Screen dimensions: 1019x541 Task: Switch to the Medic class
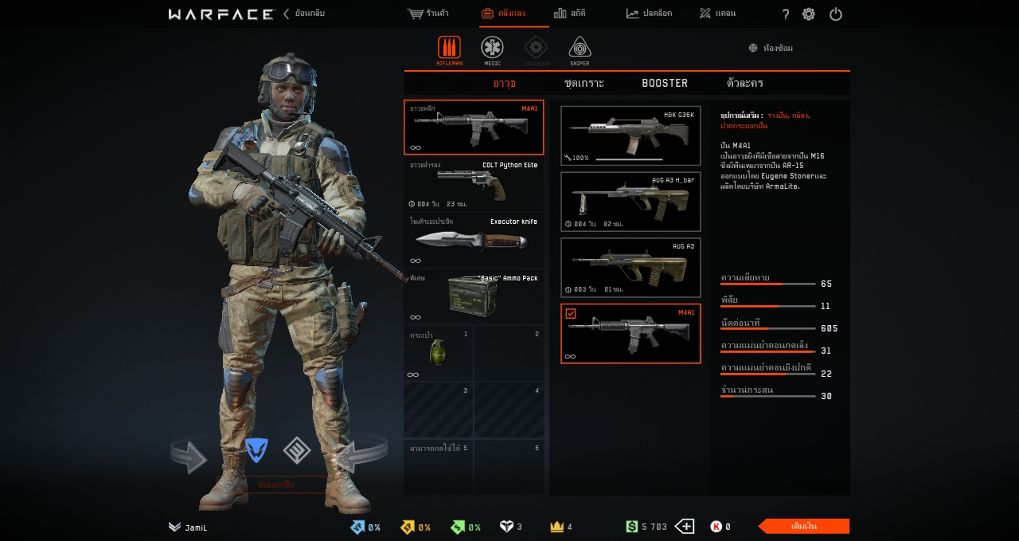[492, 49]
